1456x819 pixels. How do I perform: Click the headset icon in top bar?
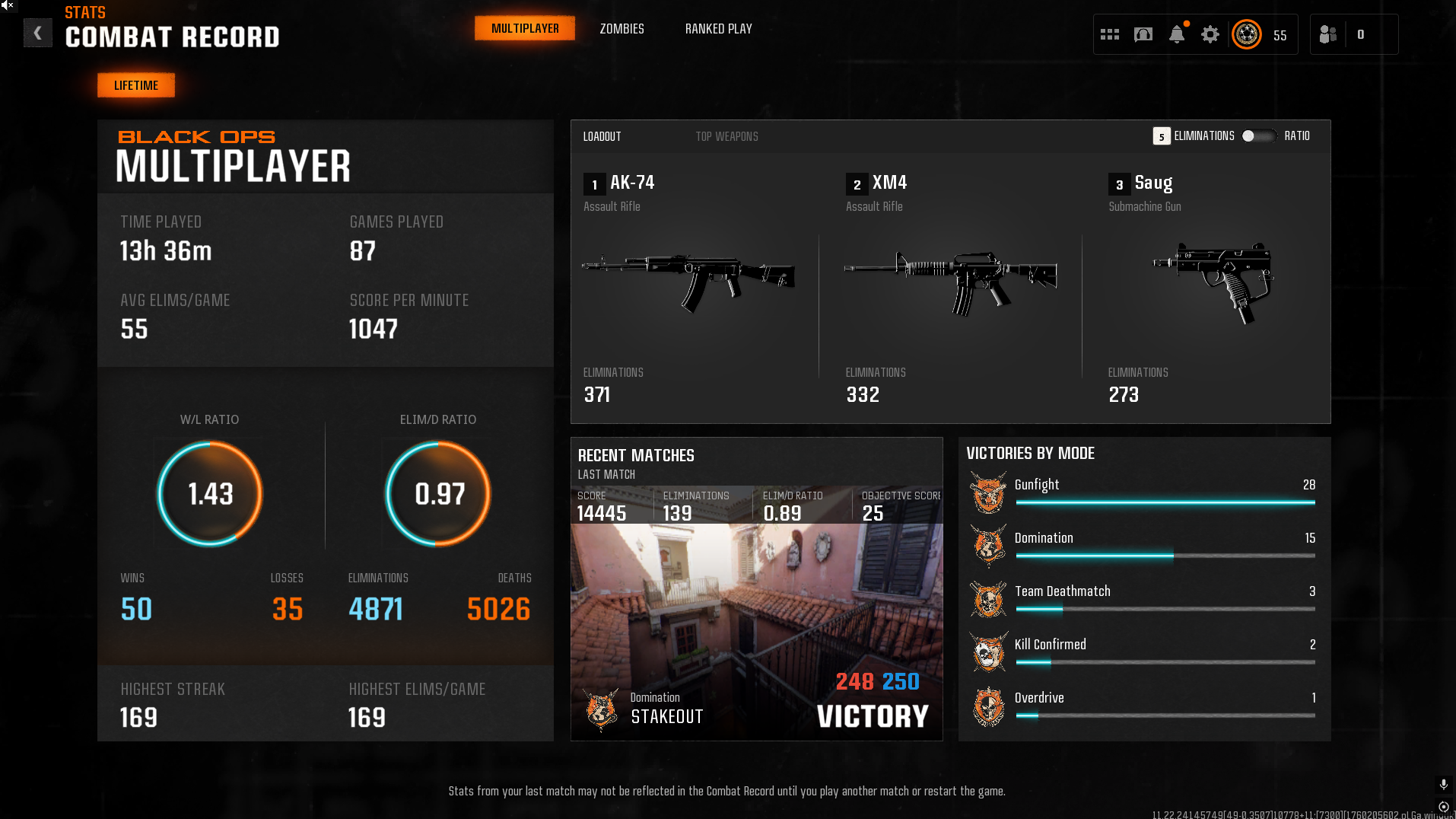(1143, 34)
